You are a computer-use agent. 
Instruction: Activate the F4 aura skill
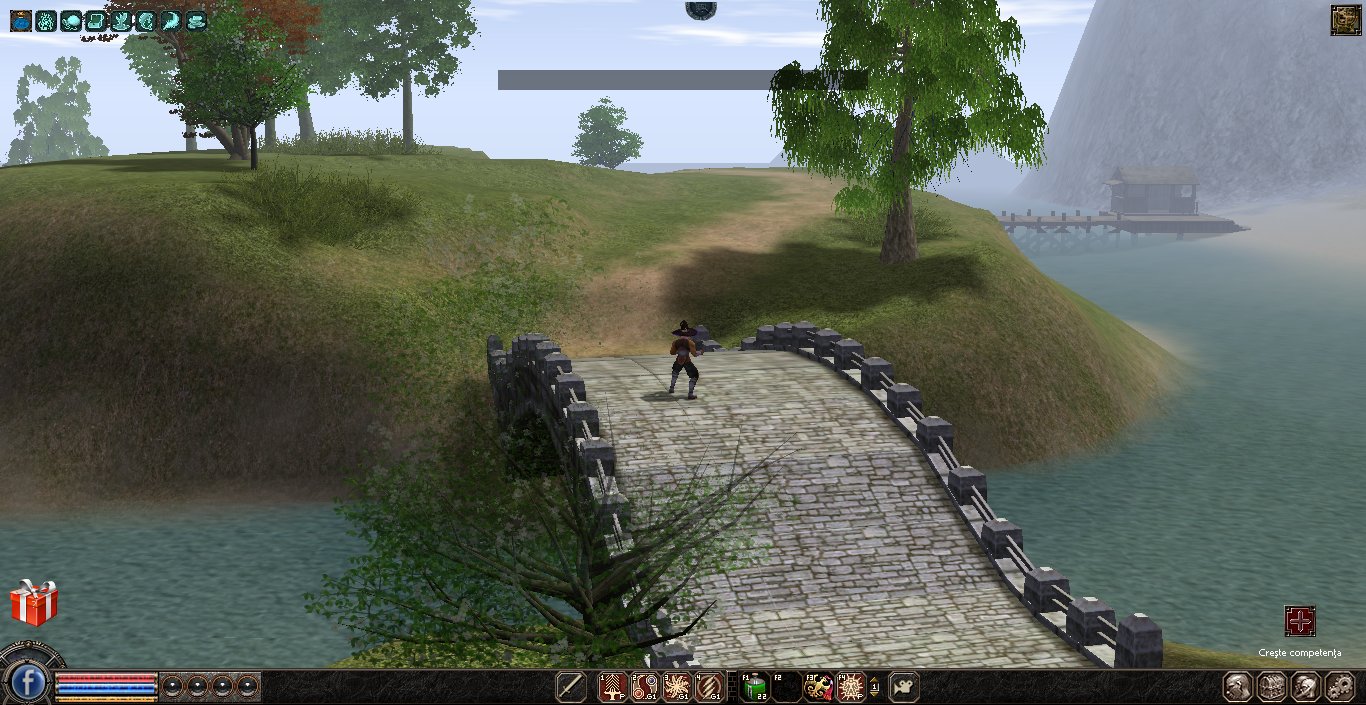pyautogui.click(x=851, y=687)
